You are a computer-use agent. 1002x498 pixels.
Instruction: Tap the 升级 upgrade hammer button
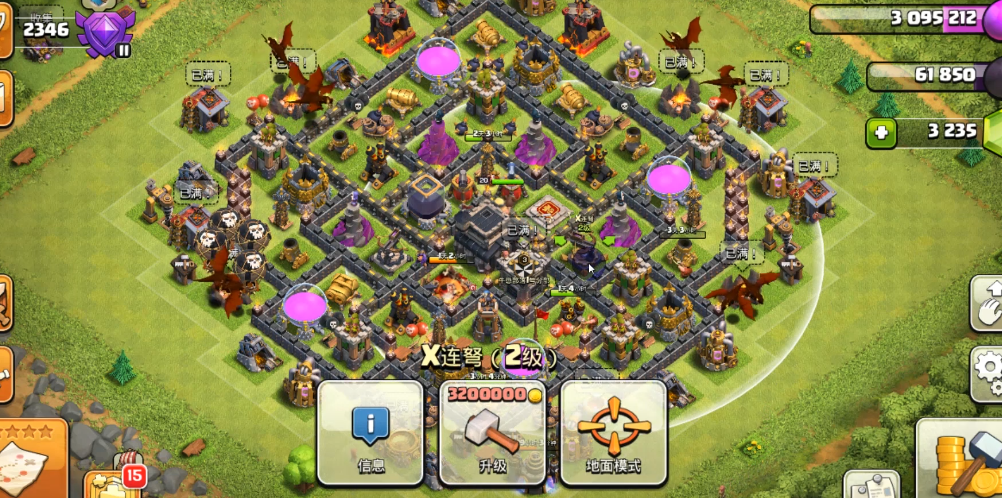click(x=492, y=432)
